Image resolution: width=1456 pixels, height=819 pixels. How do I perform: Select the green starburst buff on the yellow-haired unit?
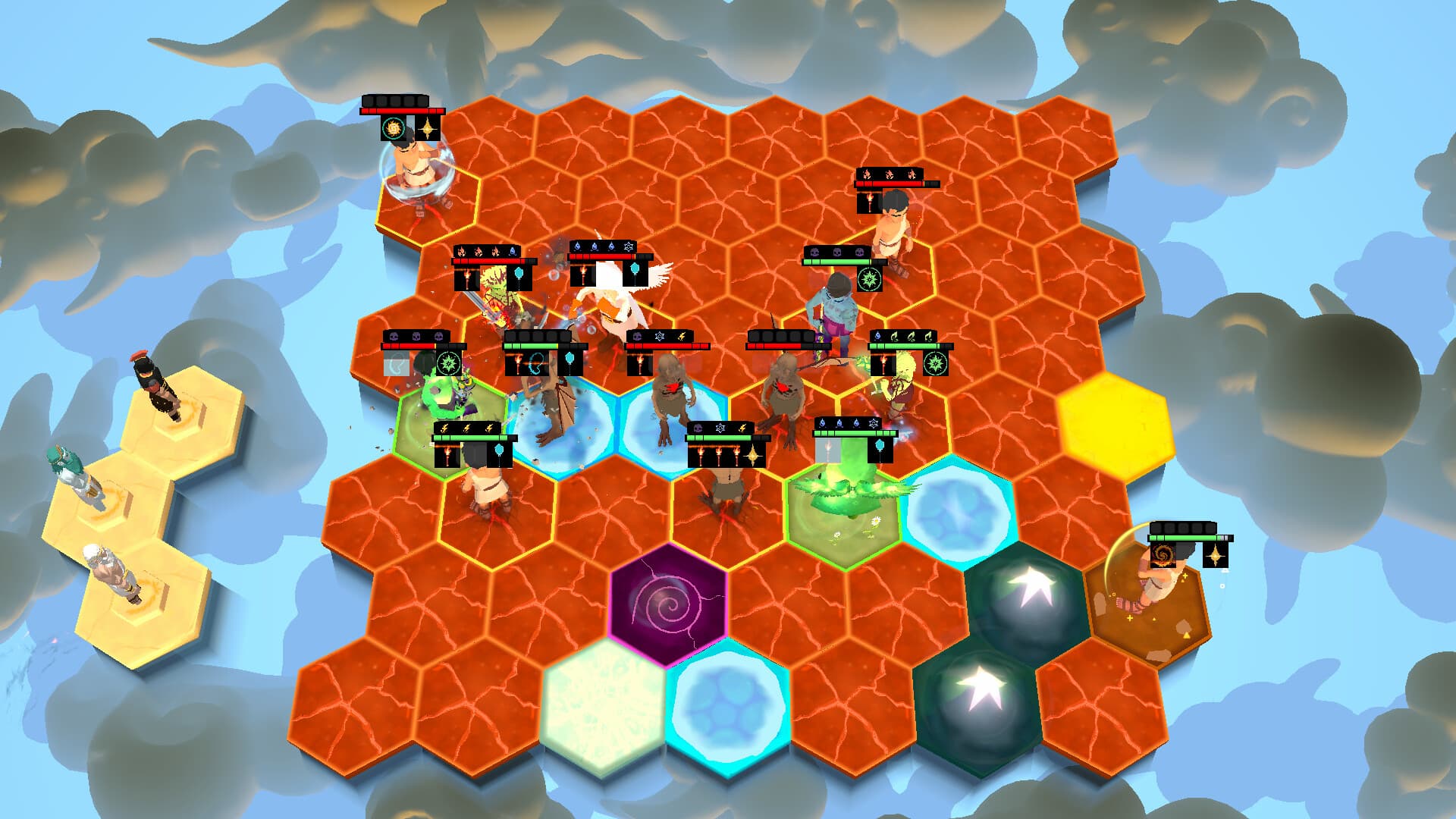click(x=935, y=363)
